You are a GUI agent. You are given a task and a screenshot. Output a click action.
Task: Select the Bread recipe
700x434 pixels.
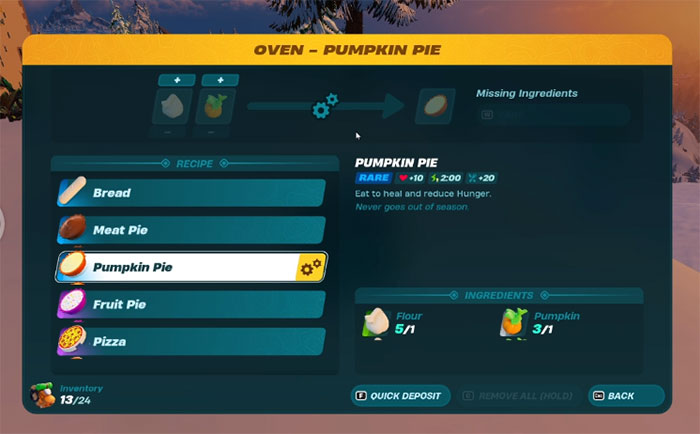pyautogui.click(x=190, y=193)
